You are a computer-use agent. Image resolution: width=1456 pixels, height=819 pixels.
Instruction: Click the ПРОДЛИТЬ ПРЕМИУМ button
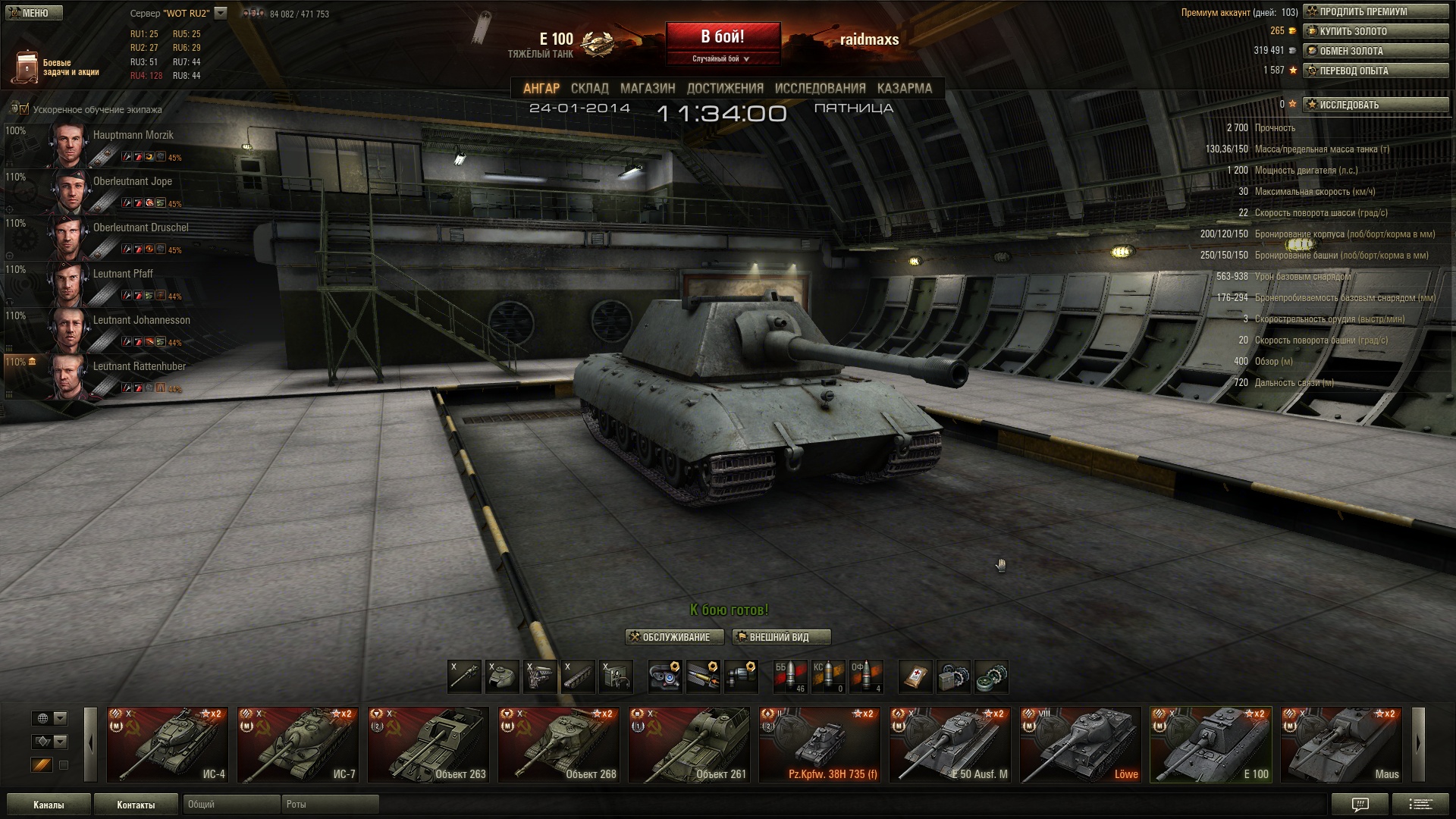click(1375, 11)
